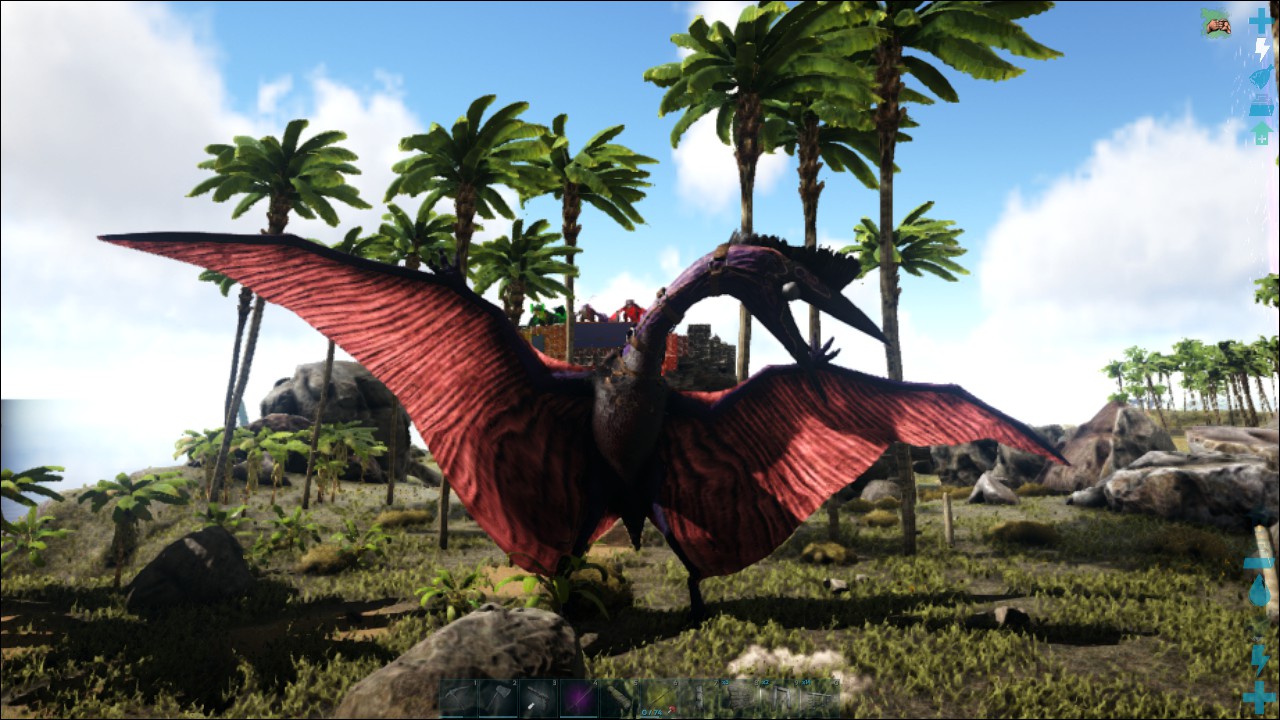Choose the doorframe structure in hotbar slot 9

(x=780, y=699)
